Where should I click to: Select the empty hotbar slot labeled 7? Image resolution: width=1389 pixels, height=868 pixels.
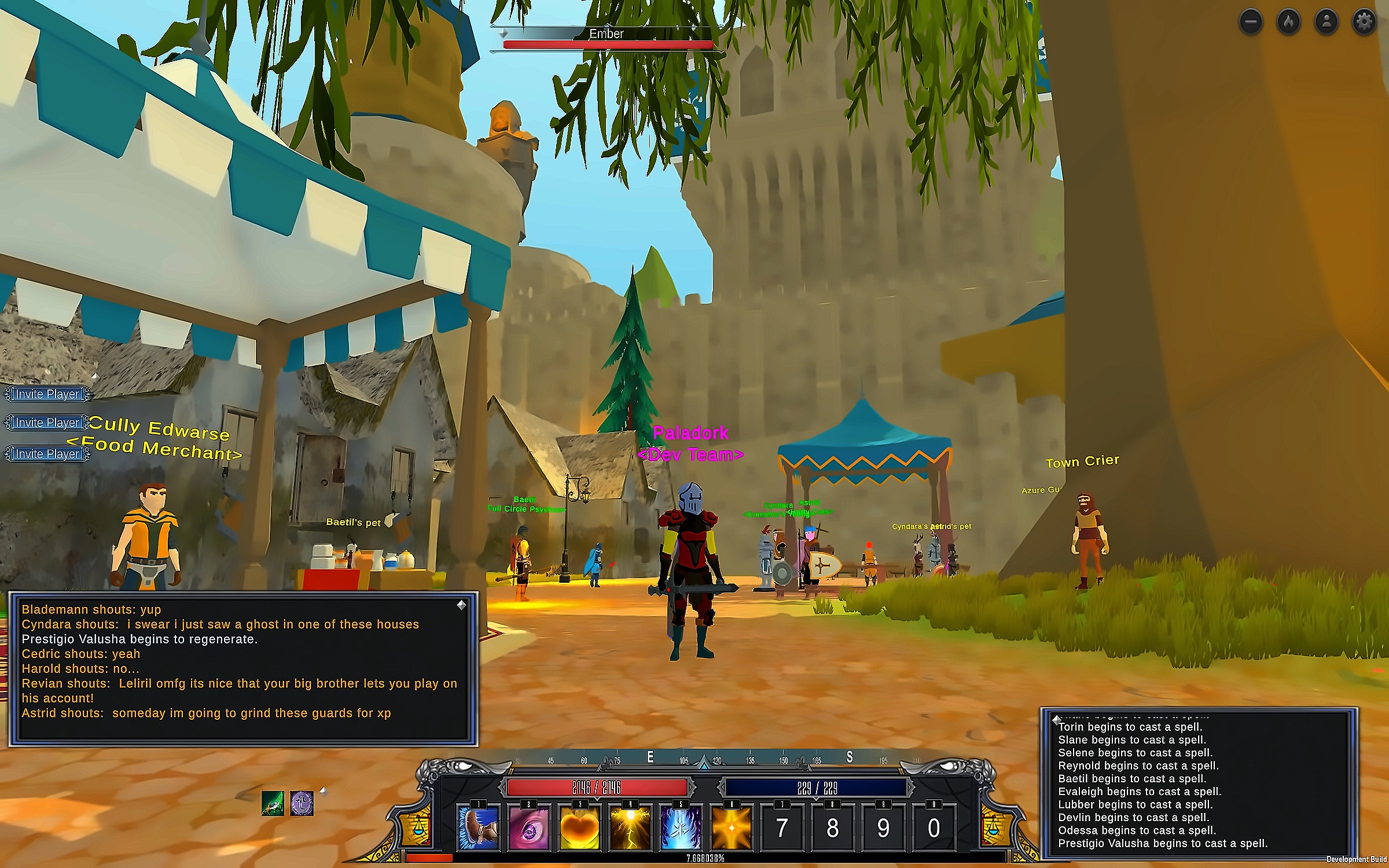pyautogui.click(x=782, y=829)
